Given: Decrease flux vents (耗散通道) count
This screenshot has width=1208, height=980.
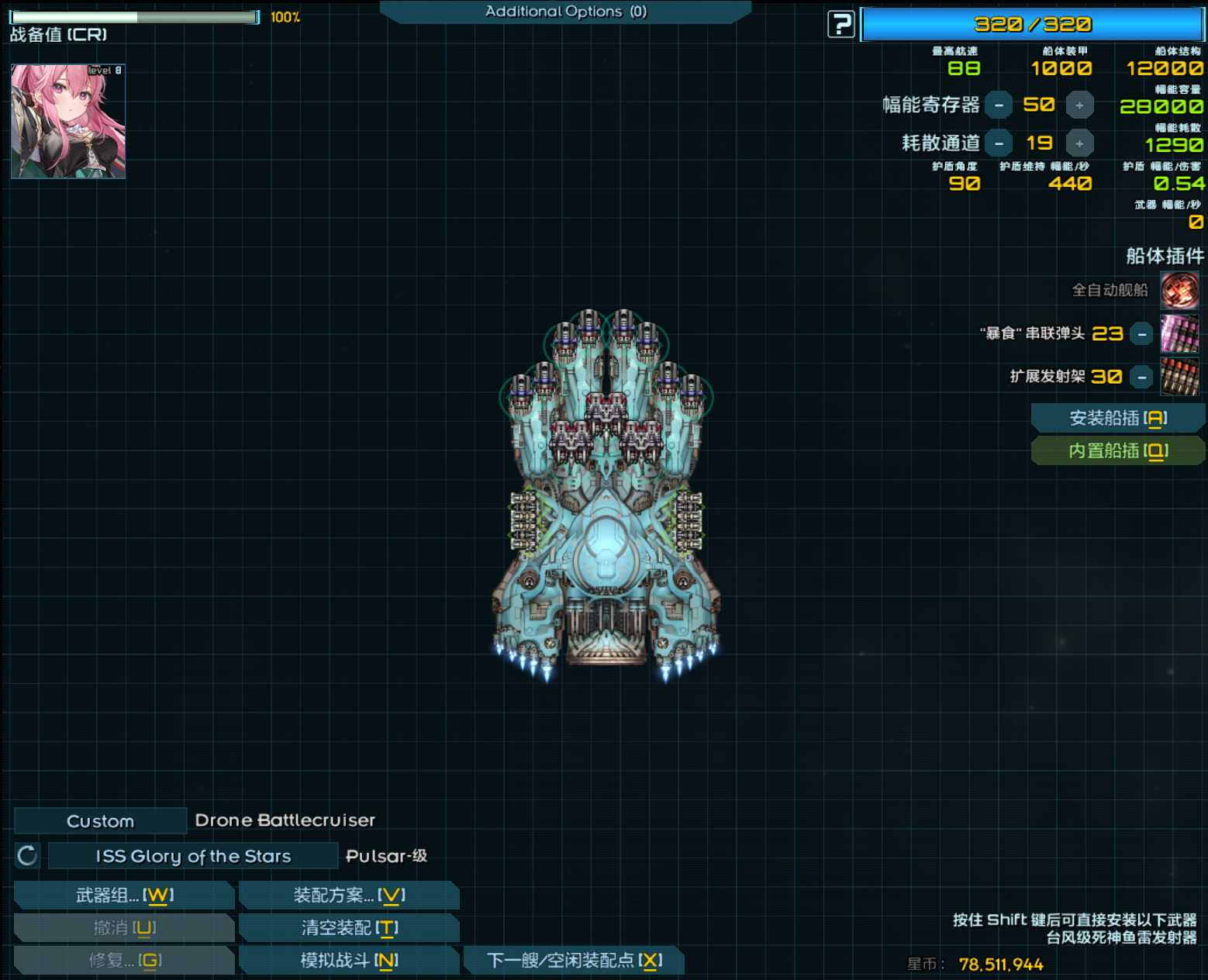Looking at the screenshot, I should point(999,143).
